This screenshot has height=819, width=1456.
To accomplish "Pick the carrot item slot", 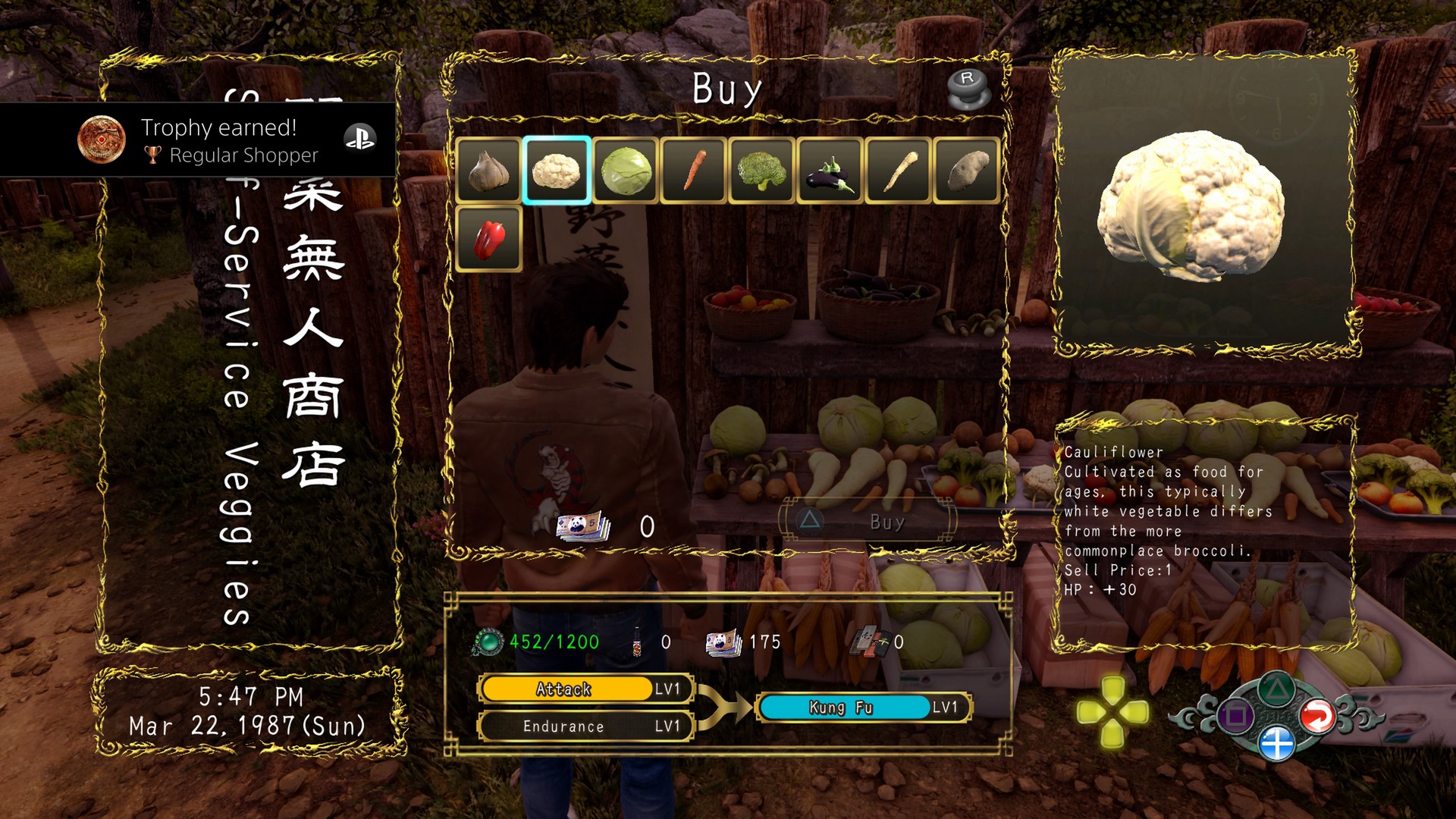I will pyautogui.click(x=694, y=171).
